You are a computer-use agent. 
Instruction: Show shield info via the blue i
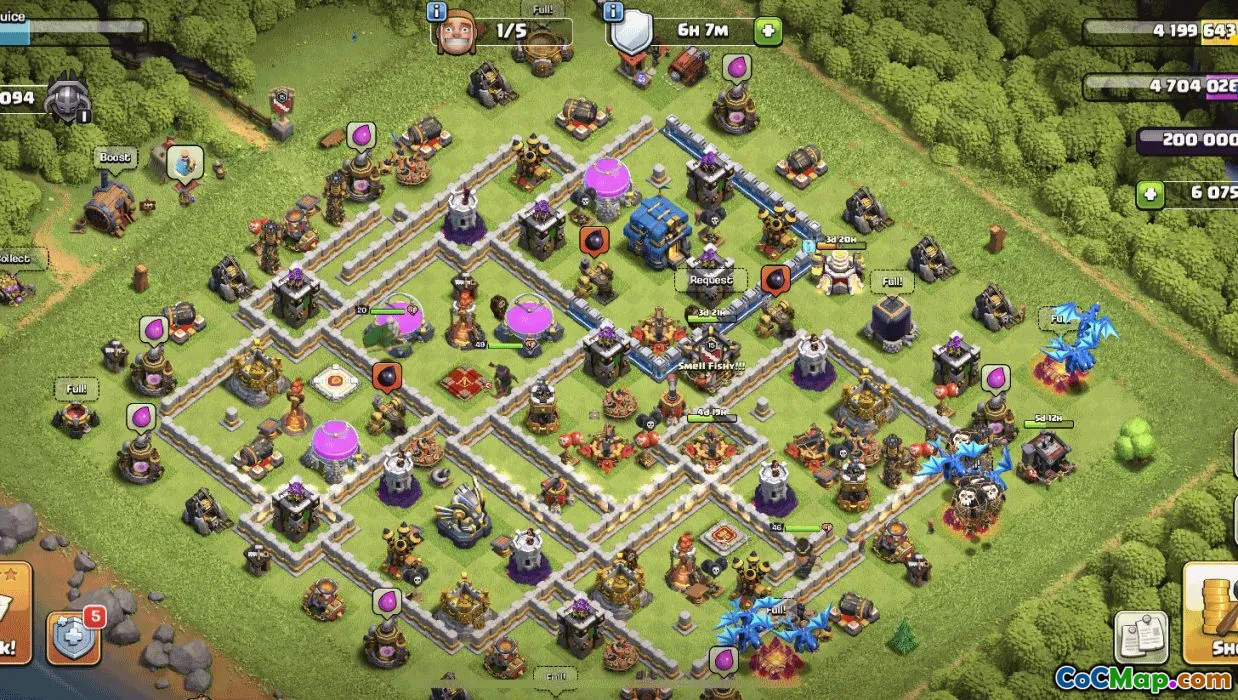tap(613, 11)
